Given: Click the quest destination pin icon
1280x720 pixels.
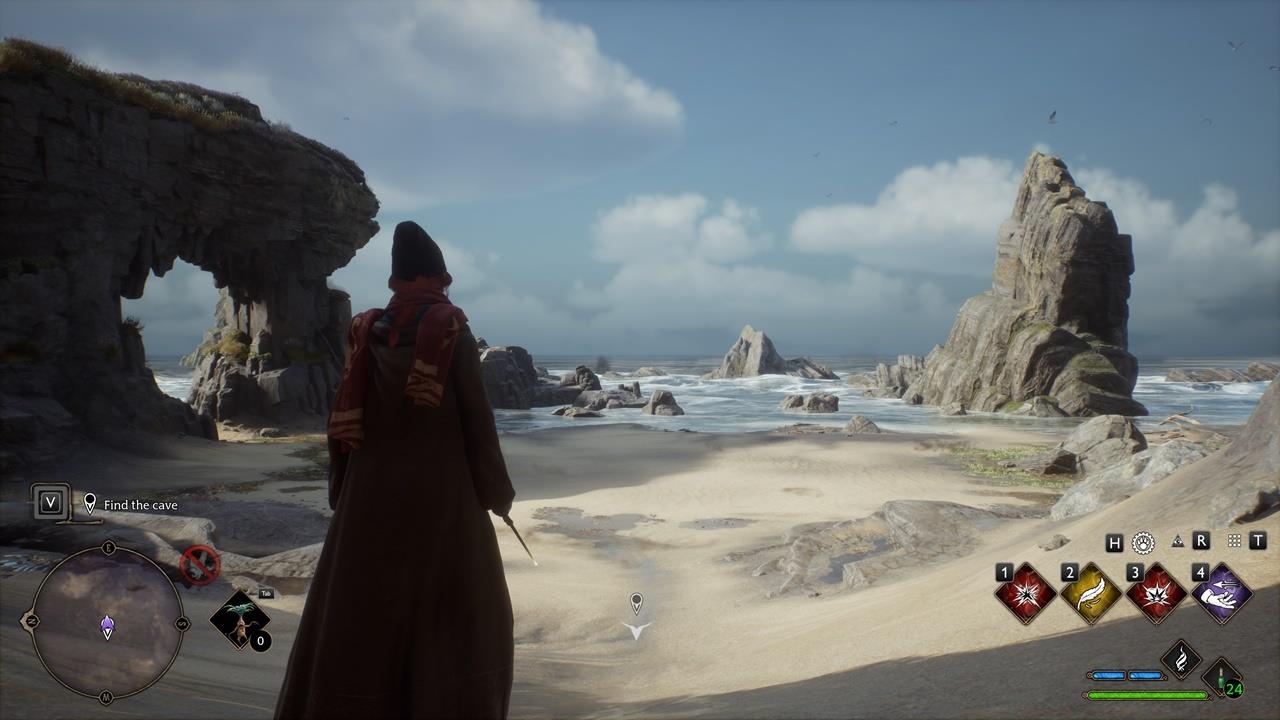Looking at the screenshot, I should (x=90, y=503).
